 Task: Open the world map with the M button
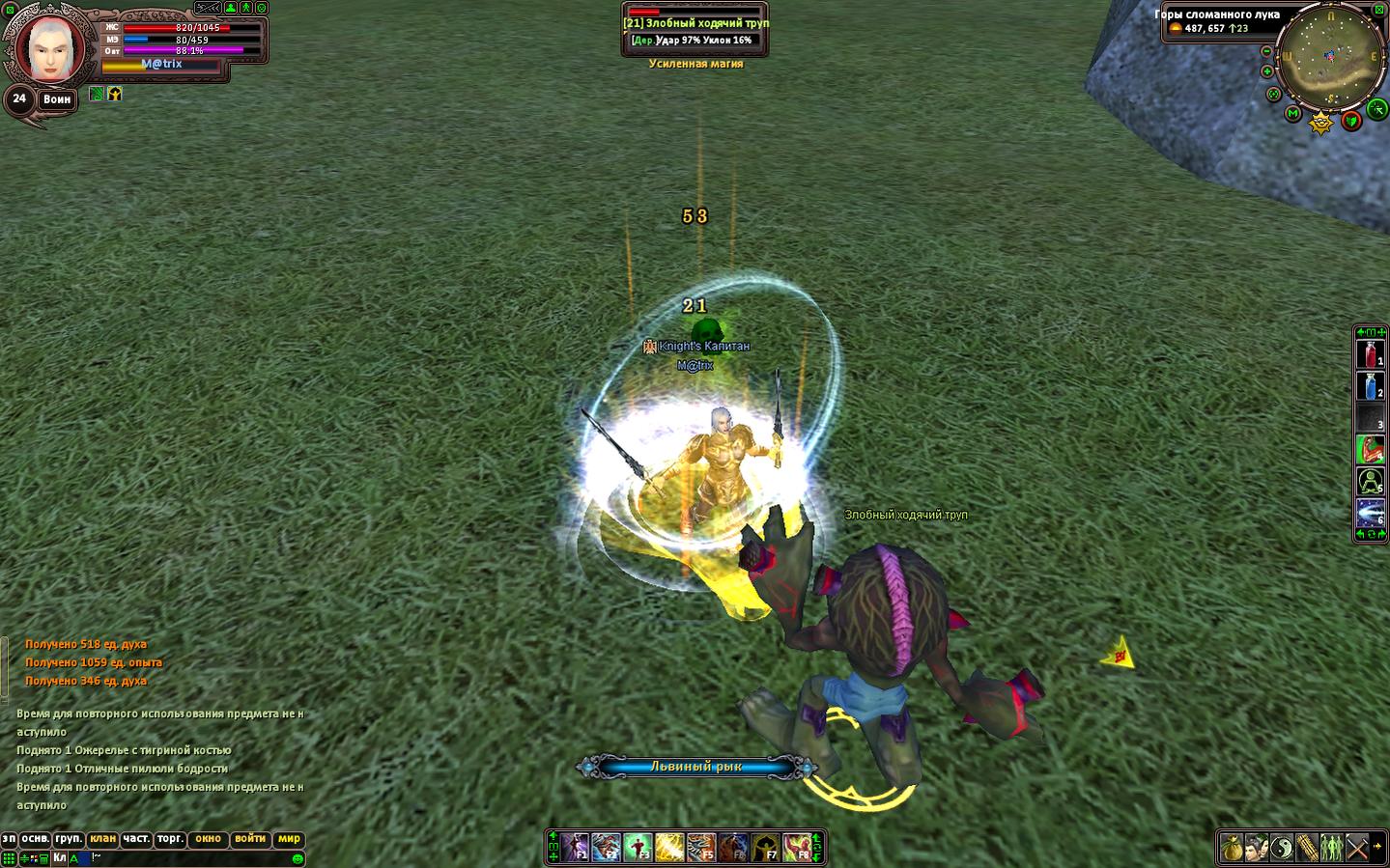1293,114
